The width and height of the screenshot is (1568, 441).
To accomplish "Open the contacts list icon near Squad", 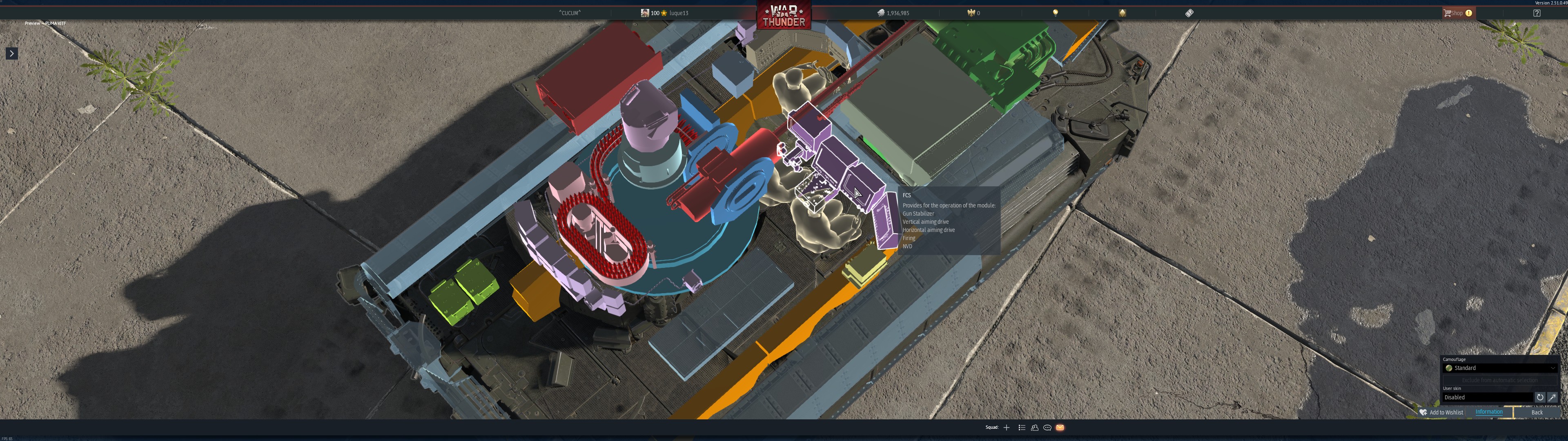I will (1035, 428).
